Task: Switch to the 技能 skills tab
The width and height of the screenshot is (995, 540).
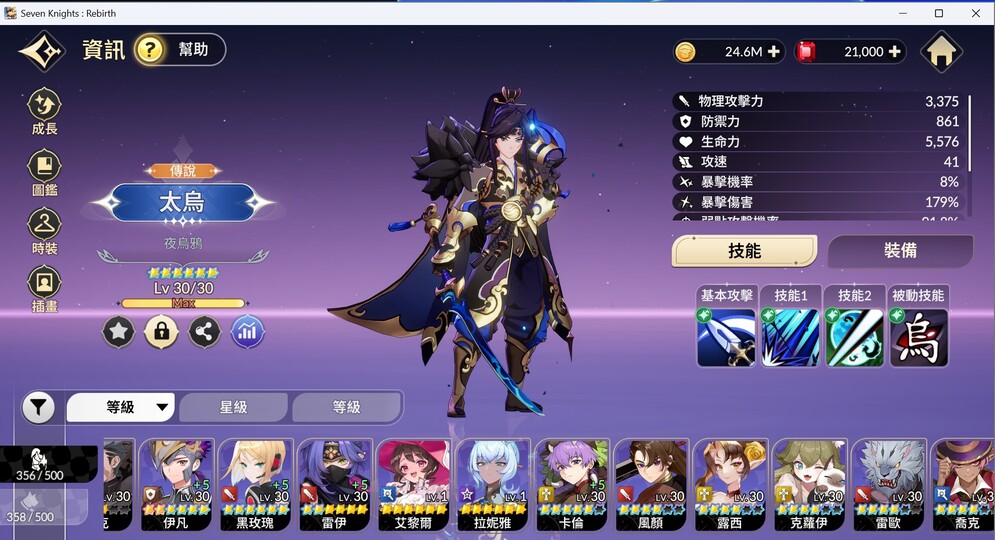Action: (x=744, y=251)
